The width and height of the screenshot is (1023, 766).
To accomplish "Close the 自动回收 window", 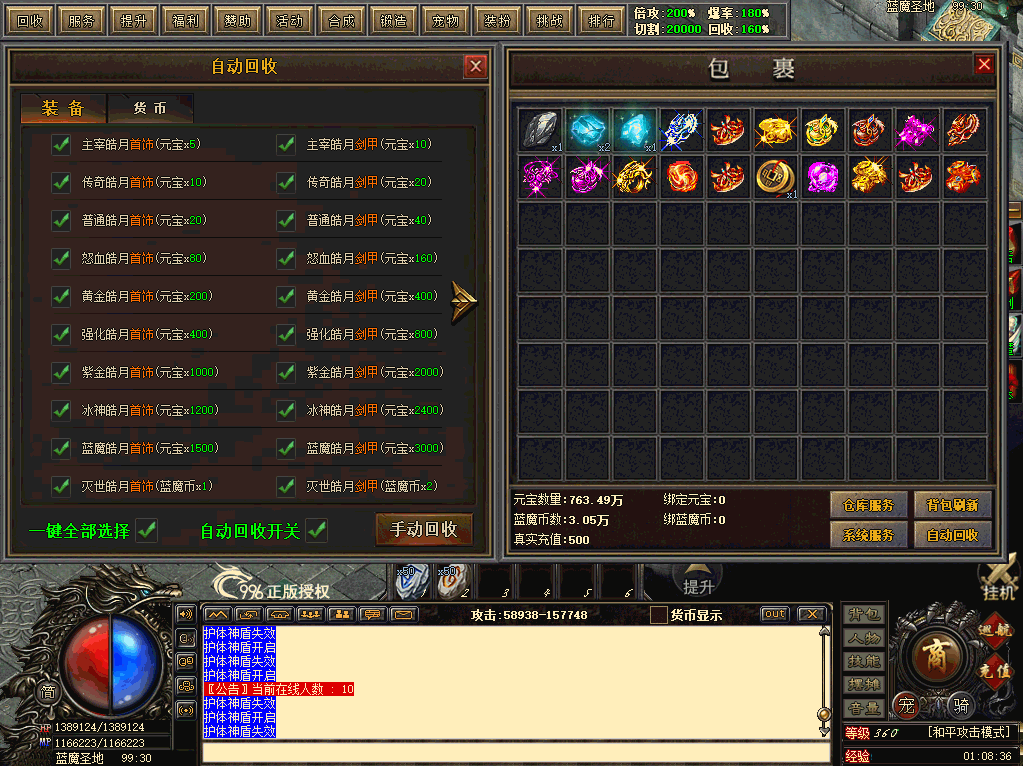I will point(475,67).
